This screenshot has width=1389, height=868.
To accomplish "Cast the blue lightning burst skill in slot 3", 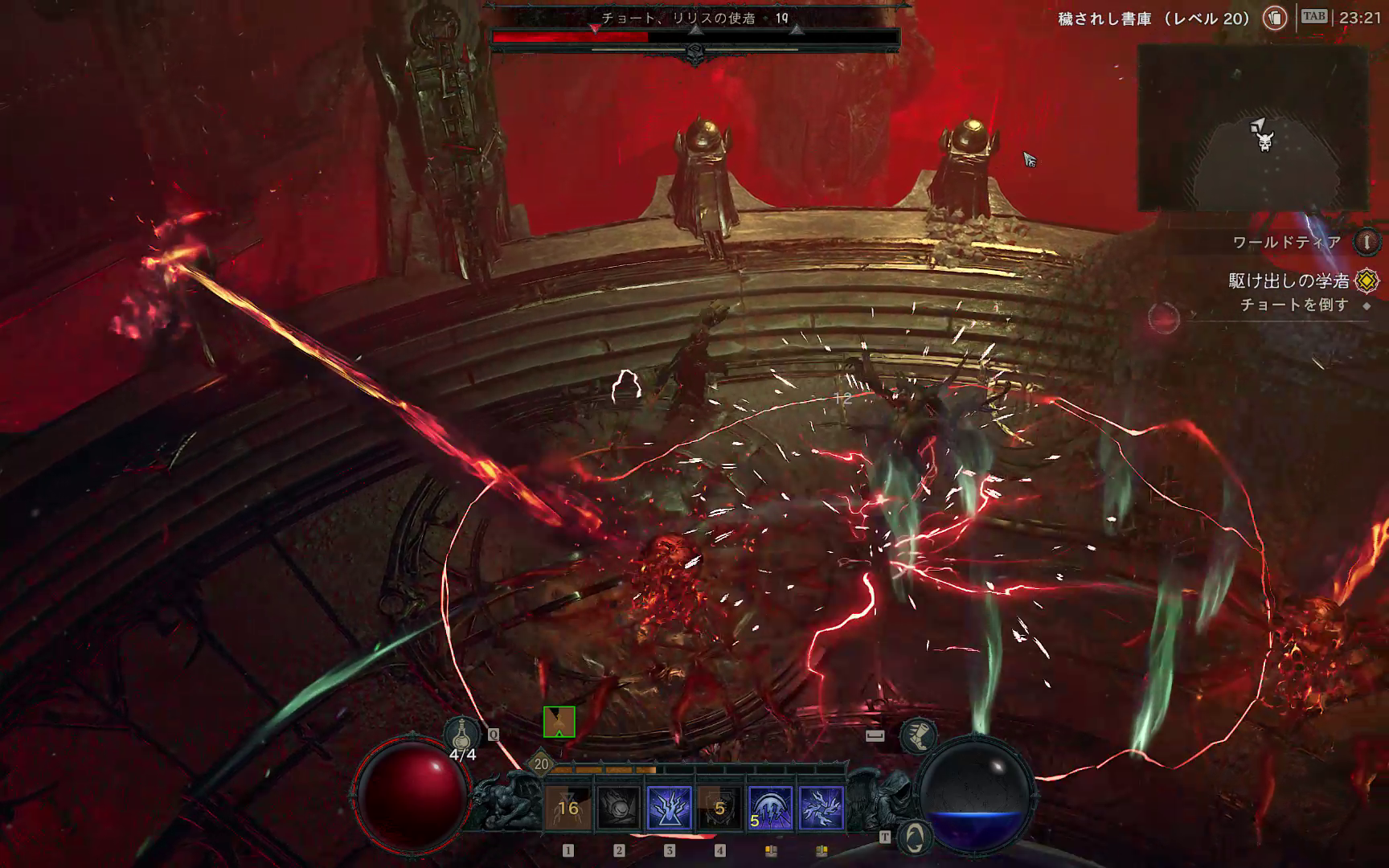I will click(670, 808).
